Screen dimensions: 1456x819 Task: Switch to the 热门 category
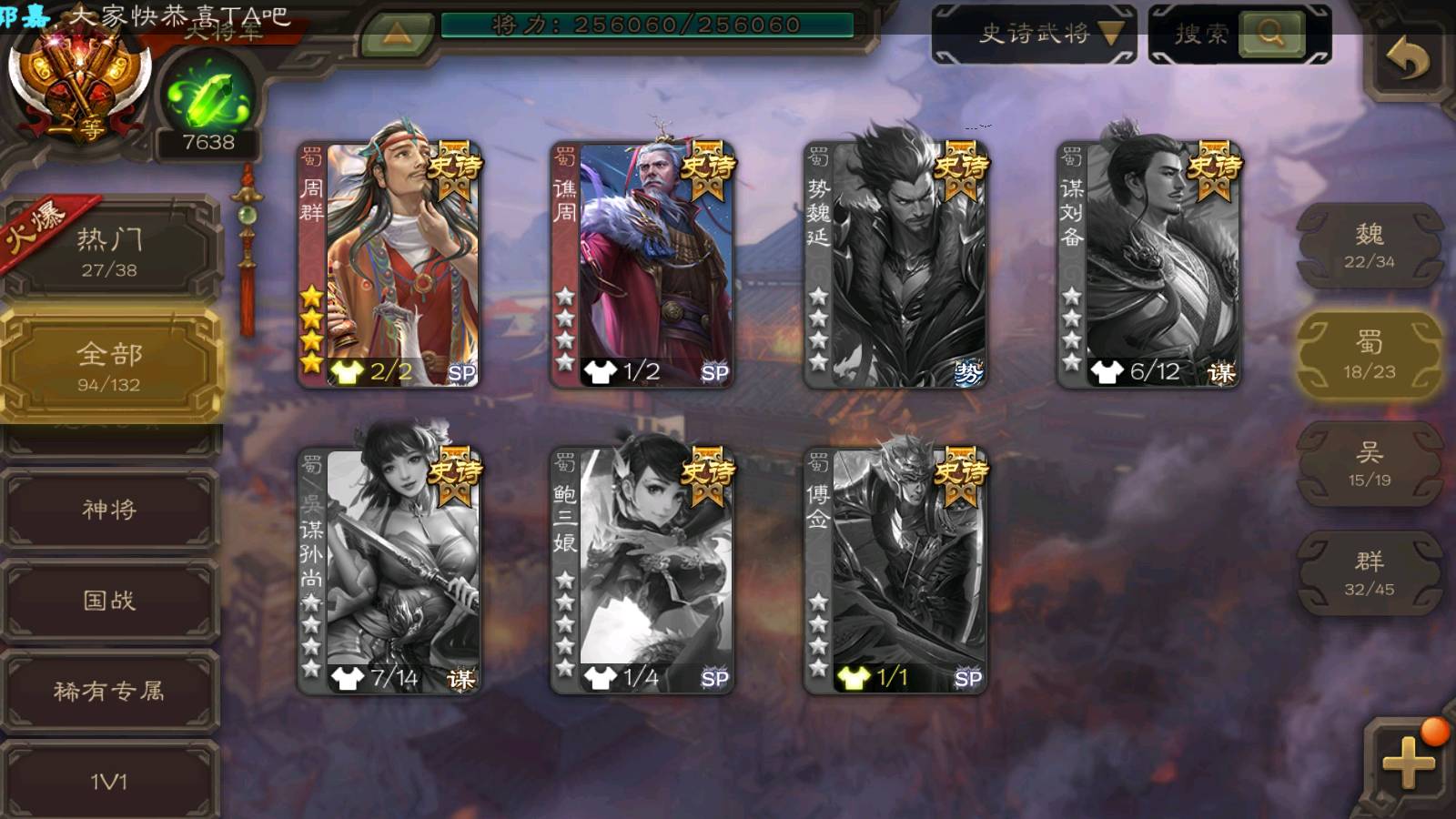click(x=109, y=252)
